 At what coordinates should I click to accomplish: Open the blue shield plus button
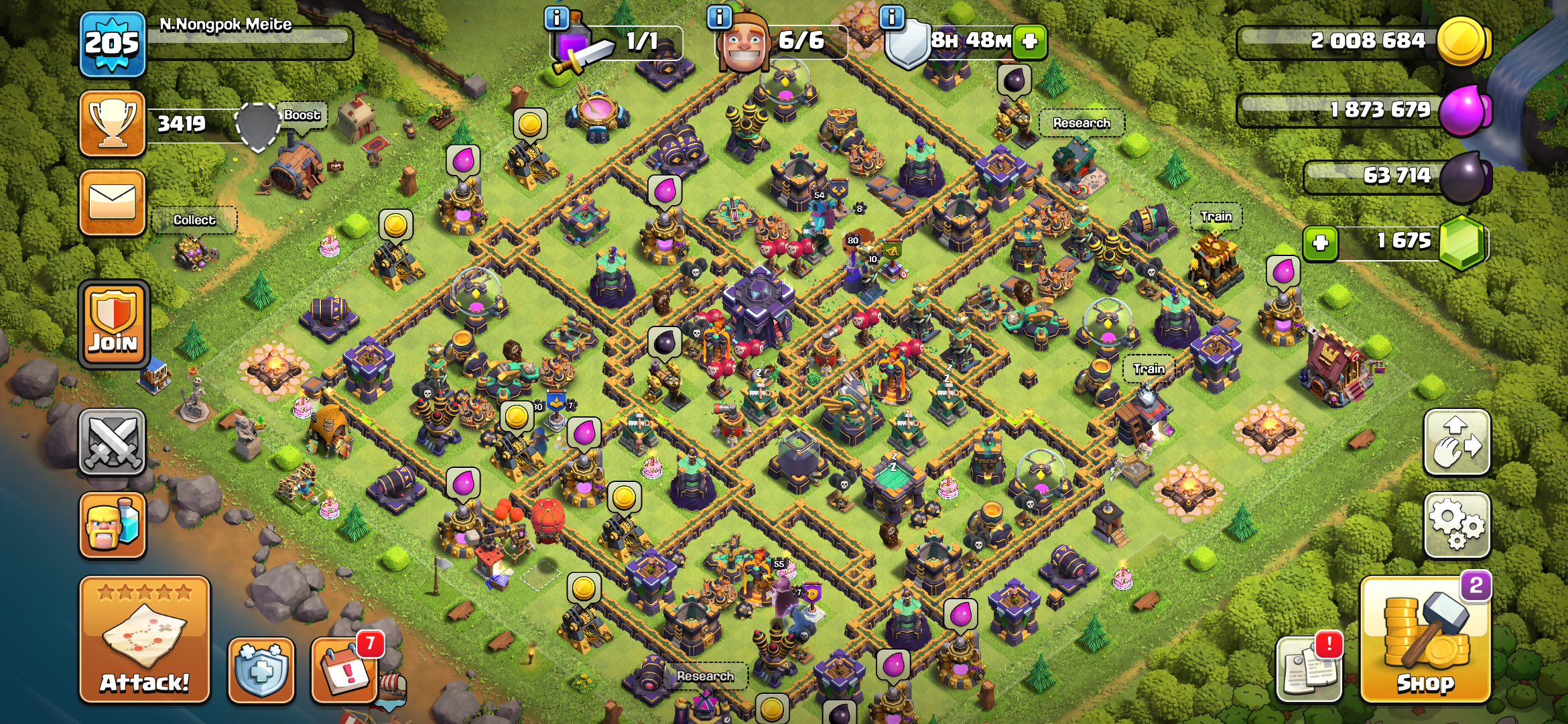(261, 670)
